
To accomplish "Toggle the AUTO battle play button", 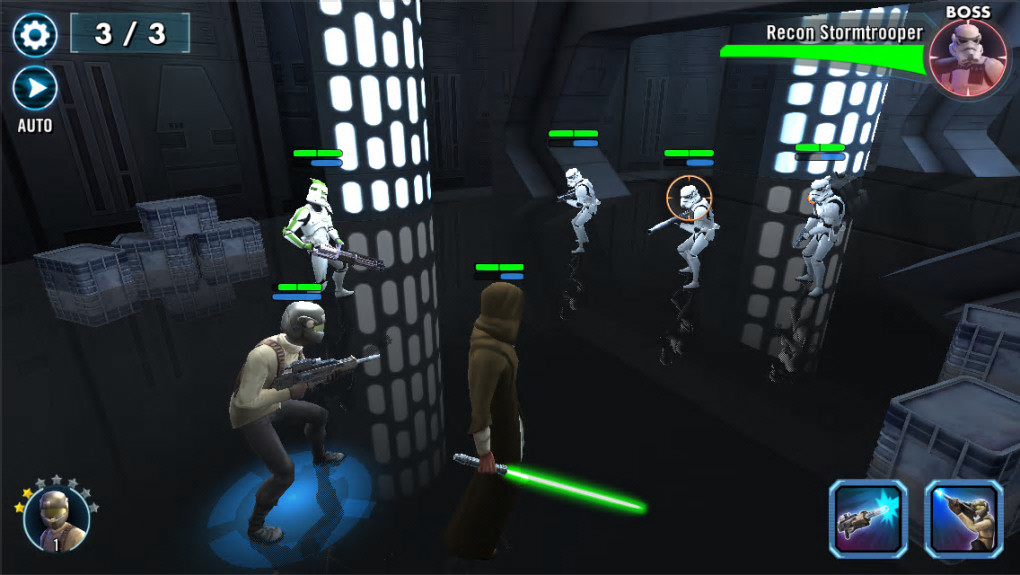I will click(34, 89).
